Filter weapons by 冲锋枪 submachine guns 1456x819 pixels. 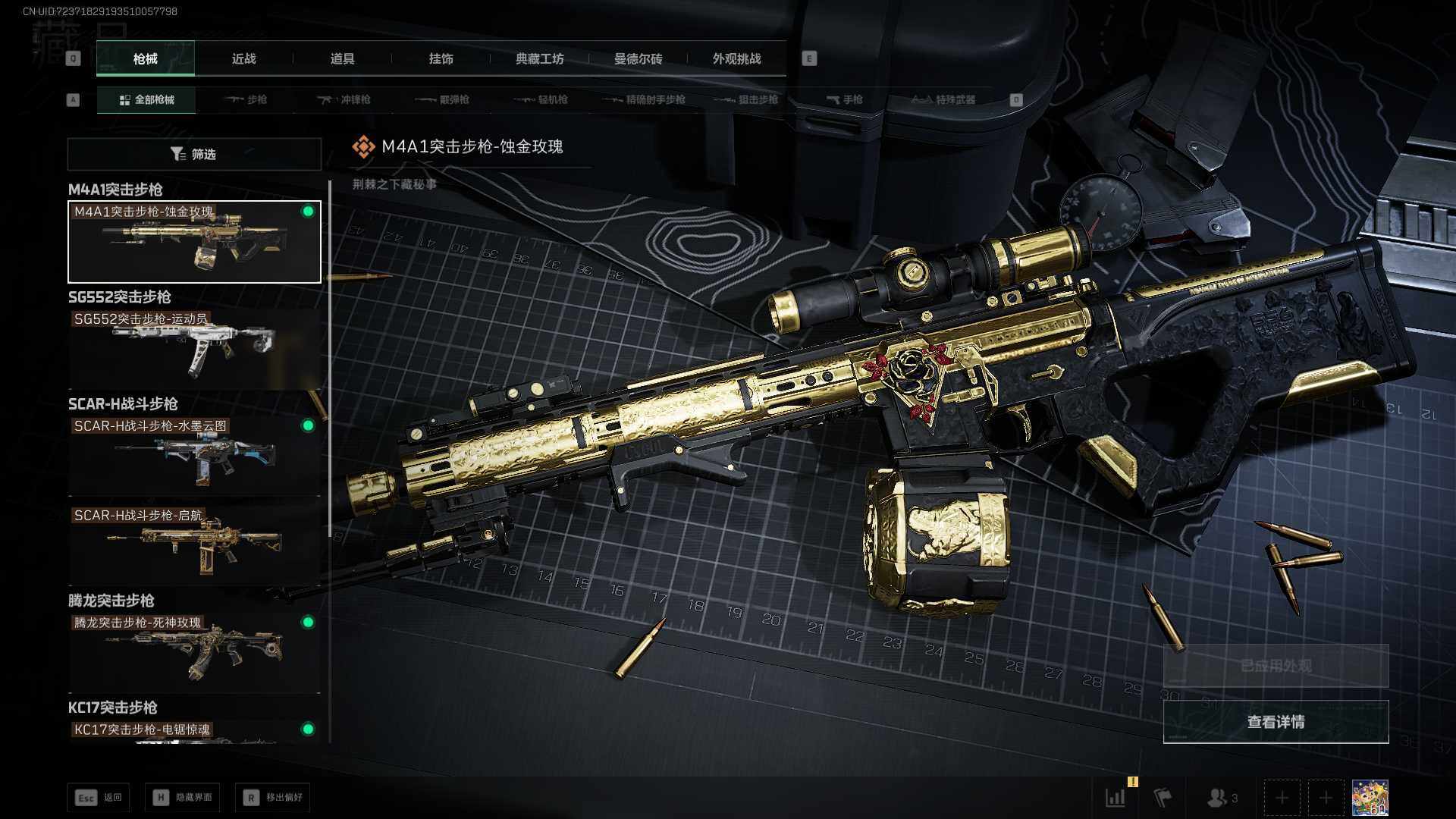click(x=345, y=100)
